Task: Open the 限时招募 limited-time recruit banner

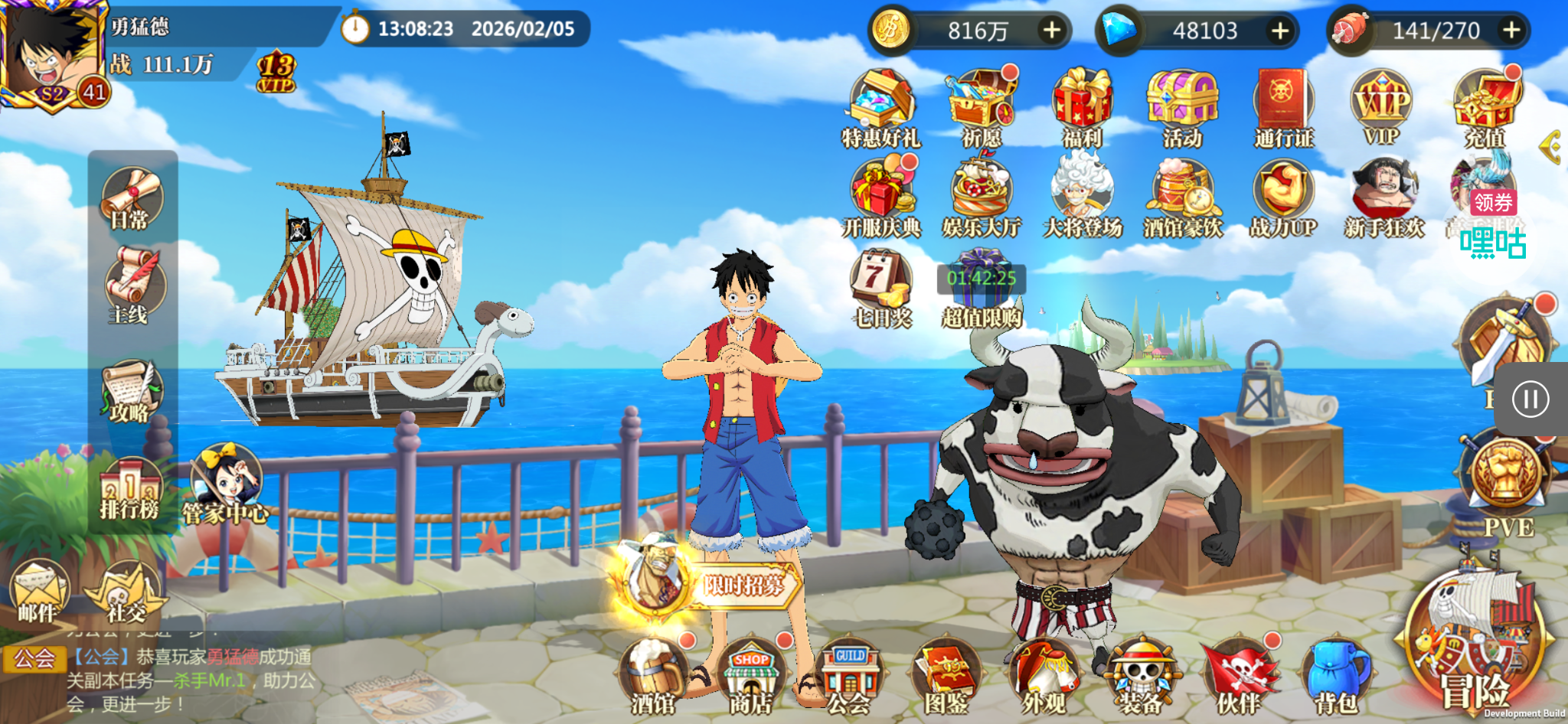Action: click(x=712, y=583)
